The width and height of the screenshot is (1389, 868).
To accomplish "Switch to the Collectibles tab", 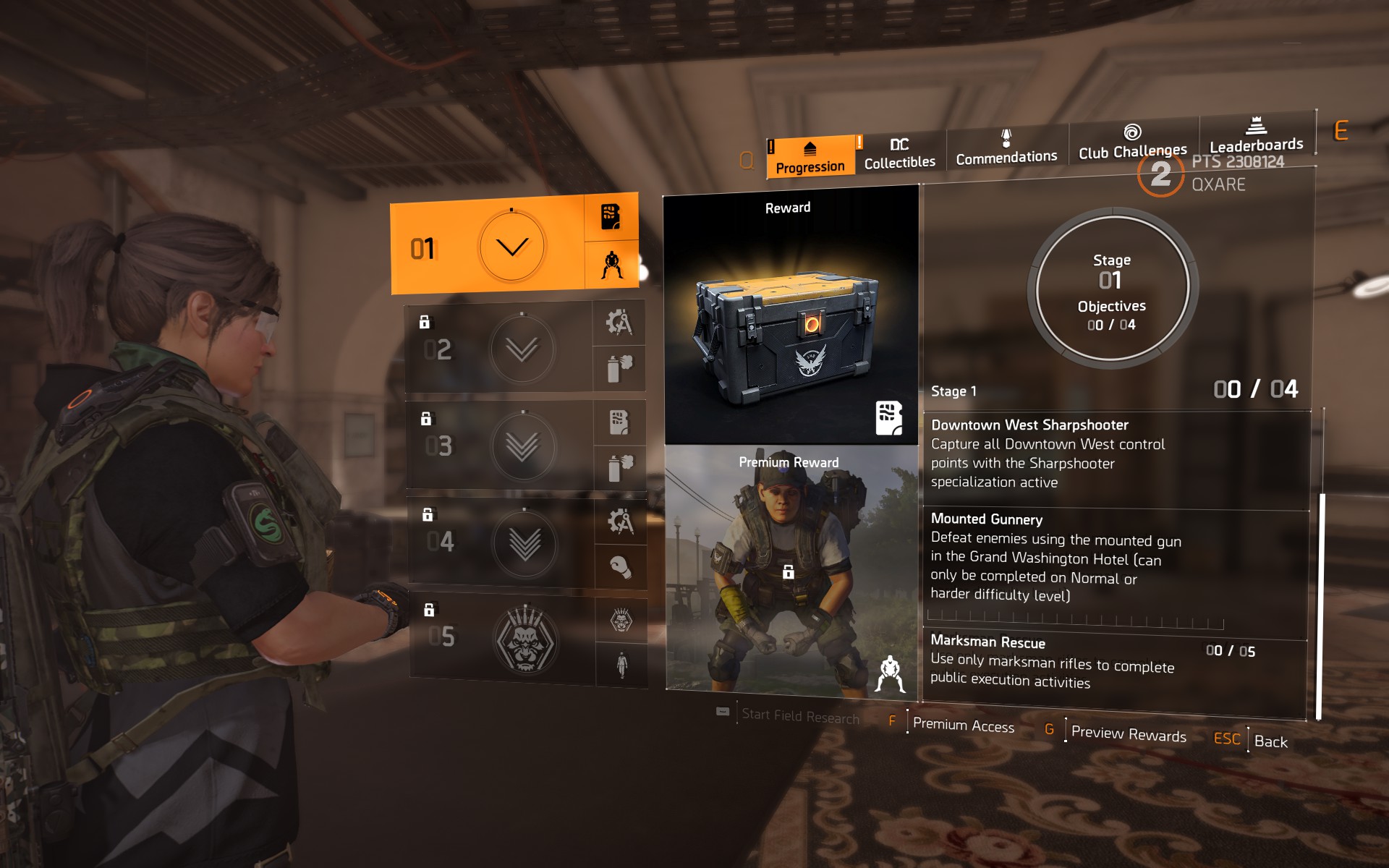I will pos(899,154).
